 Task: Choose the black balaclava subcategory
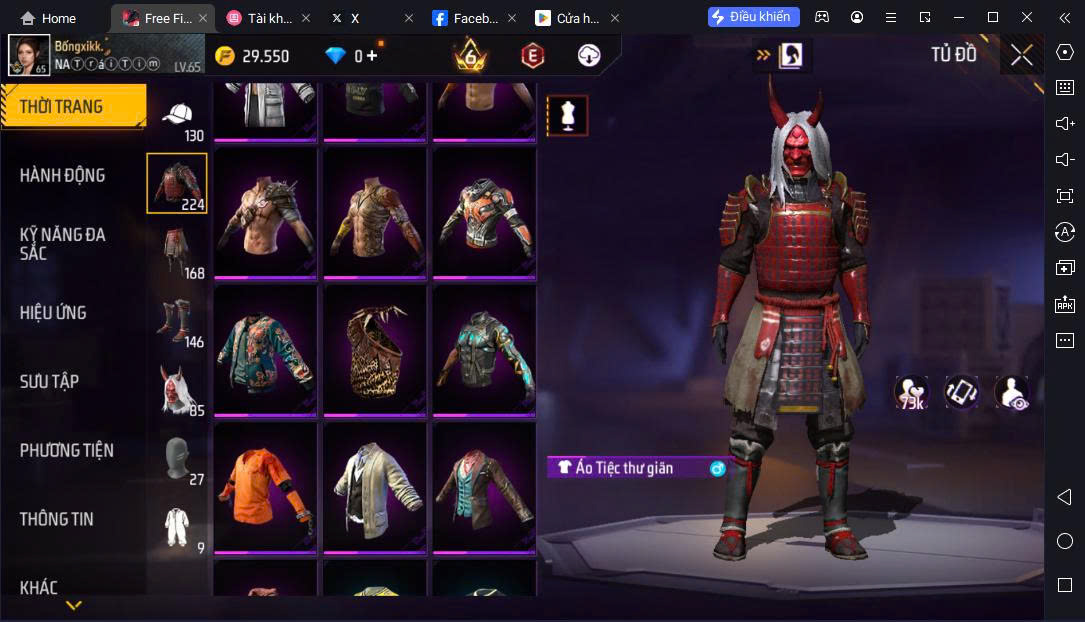178,457
